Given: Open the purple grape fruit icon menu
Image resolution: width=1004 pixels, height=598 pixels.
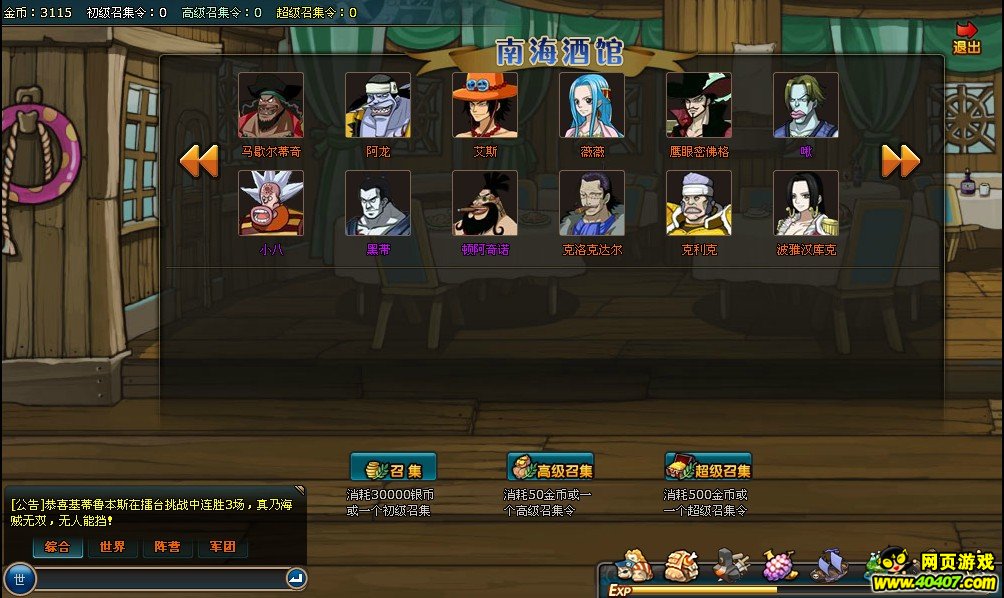Looking at the screenshot, I should [779, 566].
